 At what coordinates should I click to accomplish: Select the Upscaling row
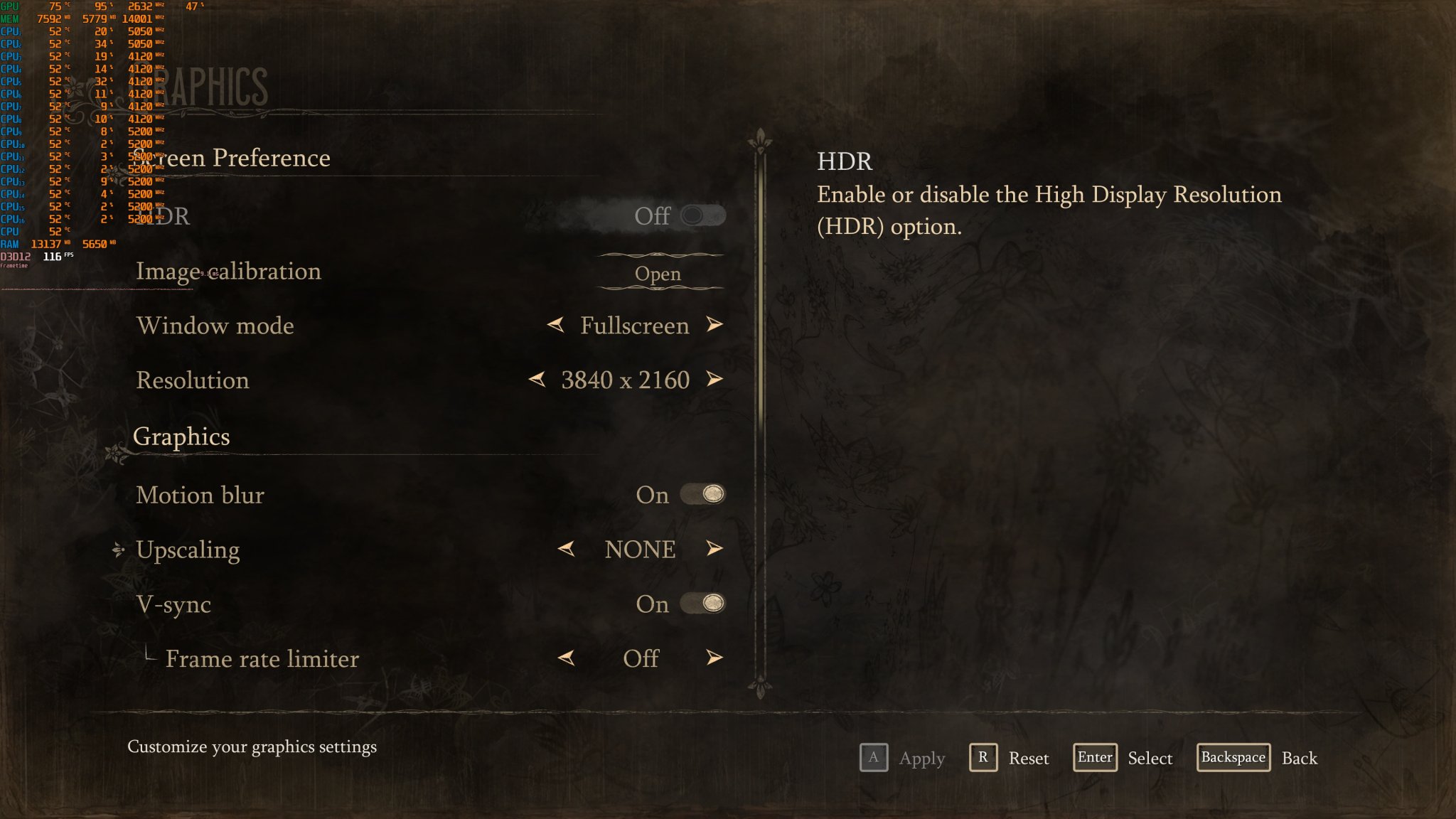[188, 550]
